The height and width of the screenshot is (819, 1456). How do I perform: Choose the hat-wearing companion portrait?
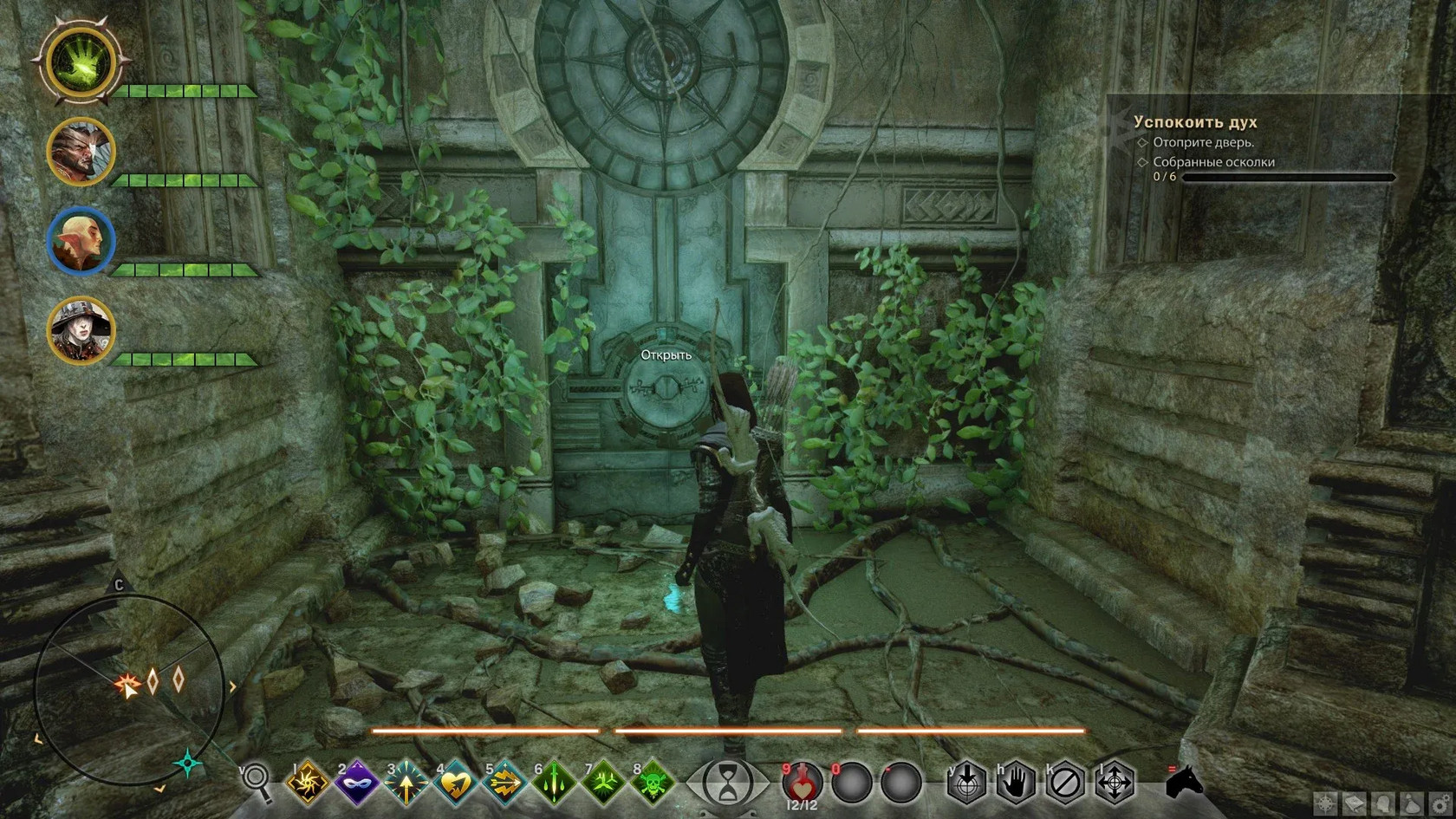click(81, 329)
